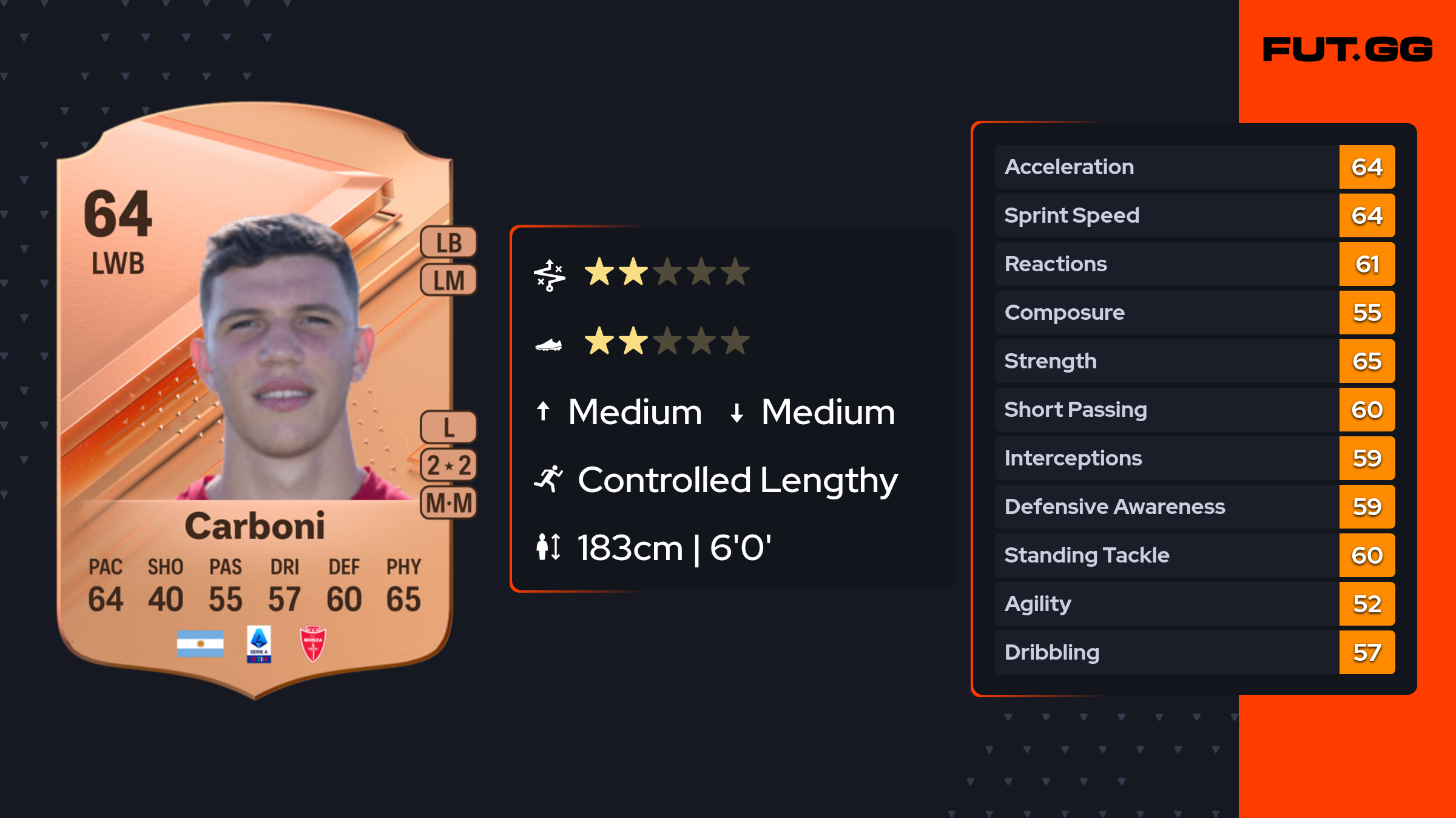This screenshot has height=818, width=1456.
Task: Select the Sprint Speed stat row
Action: (1195, 215)
